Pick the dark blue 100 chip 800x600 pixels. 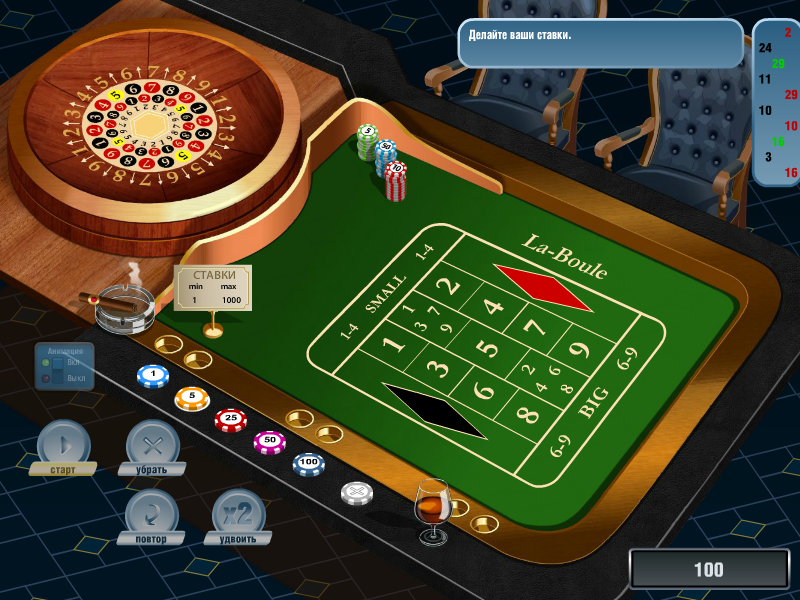click(309, 464)
